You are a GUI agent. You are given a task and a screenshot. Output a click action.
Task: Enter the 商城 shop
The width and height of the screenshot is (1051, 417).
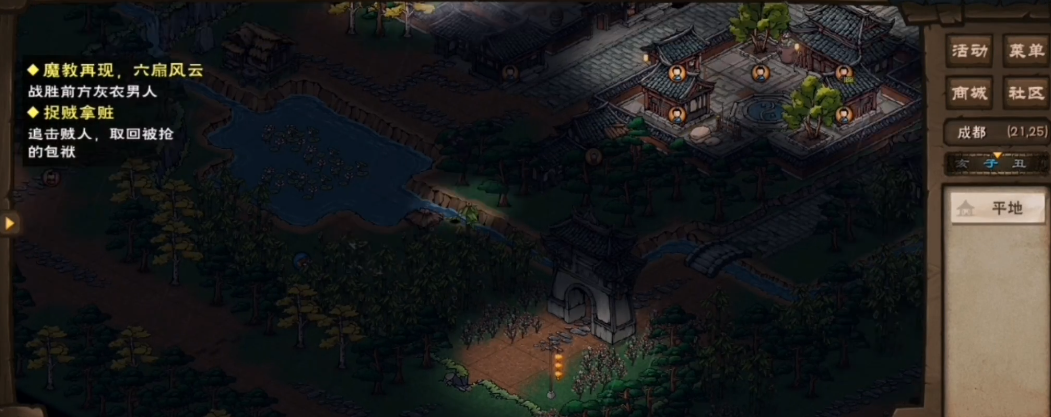[x=969, y=93]
